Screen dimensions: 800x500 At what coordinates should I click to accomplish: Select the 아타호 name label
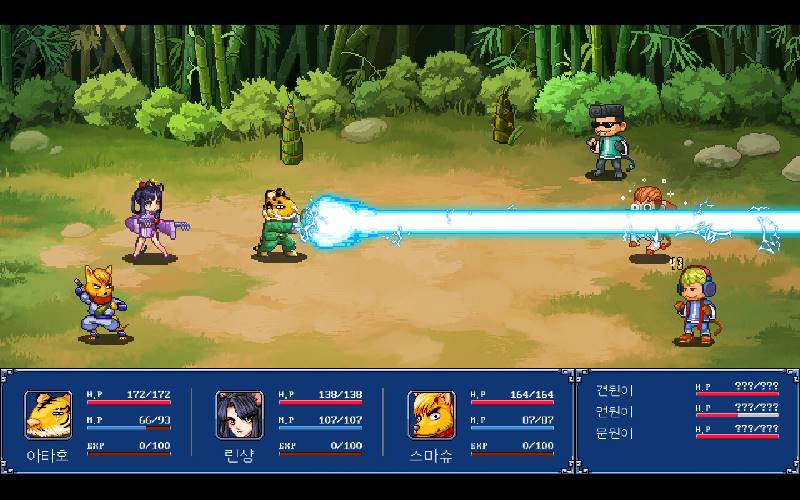[x=48, y=454]
